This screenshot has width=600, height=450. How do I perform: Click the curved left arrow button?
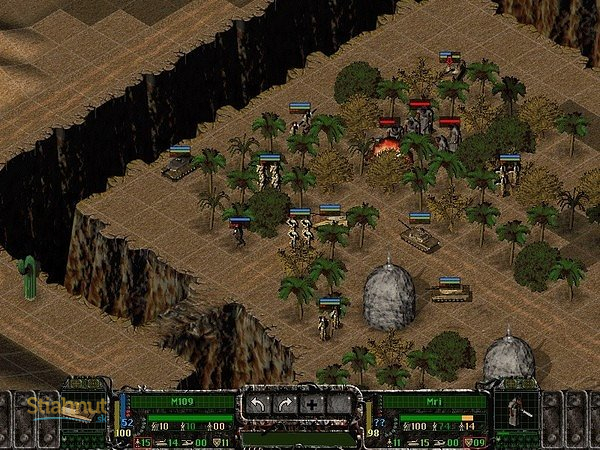[x=259, y=405]
